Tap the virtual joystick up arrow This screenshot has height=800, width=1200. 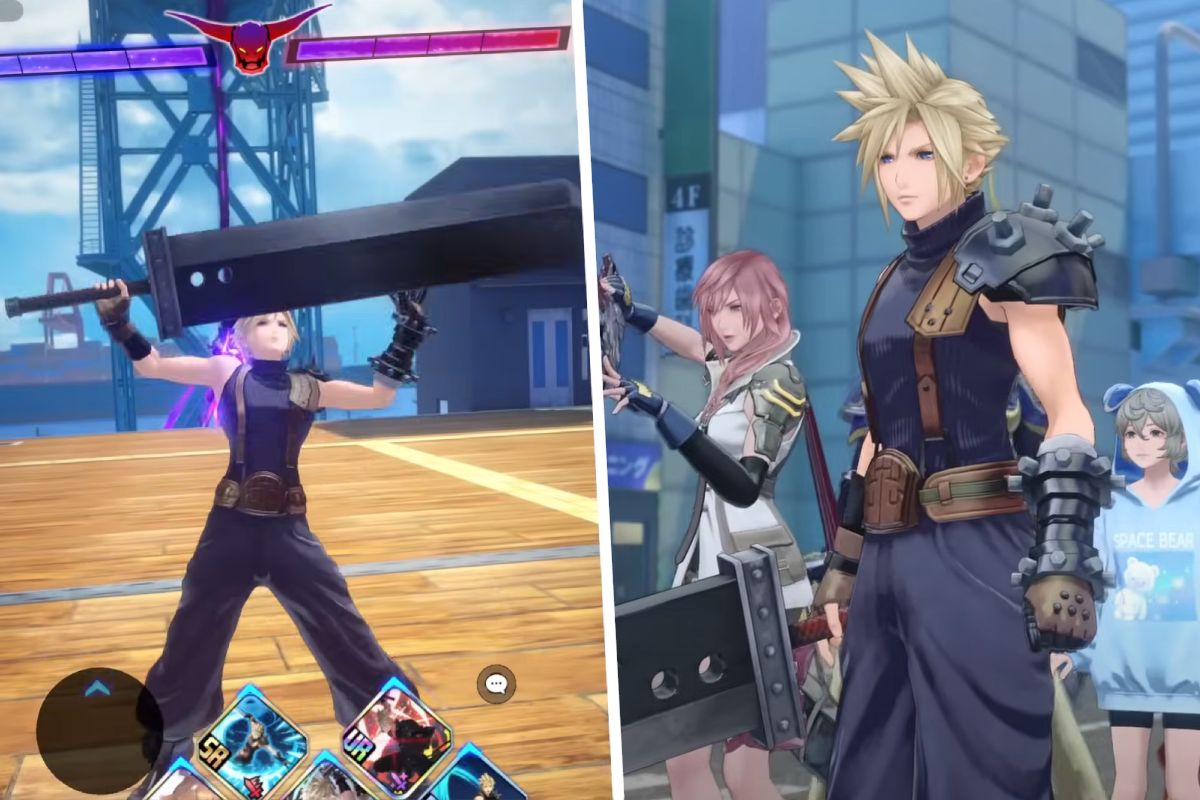point(98,688)
